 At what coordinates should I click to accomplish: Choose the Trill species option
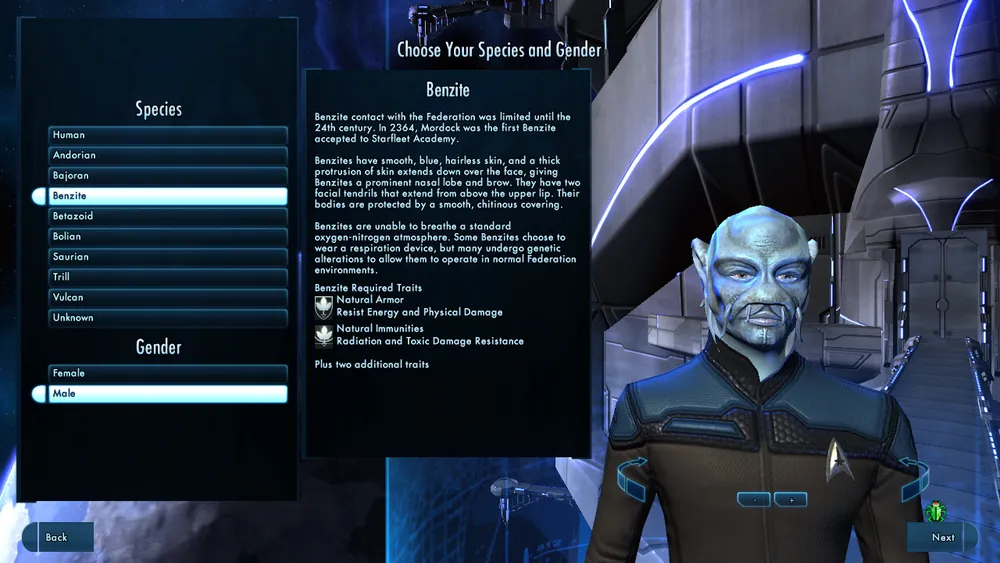point(168,277)
